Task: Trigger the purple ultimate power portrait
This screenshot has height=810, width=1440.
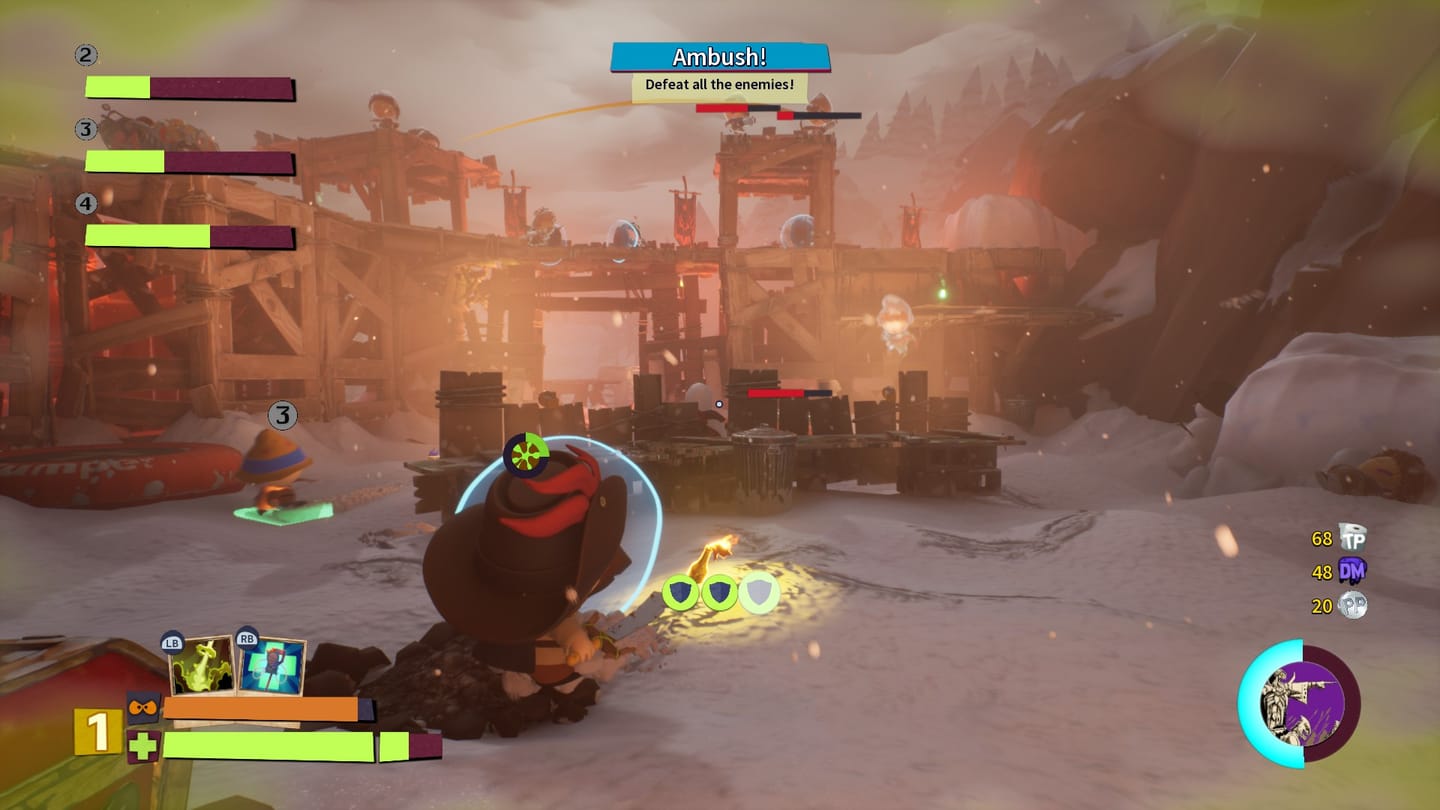Action: pos(1300,703)
